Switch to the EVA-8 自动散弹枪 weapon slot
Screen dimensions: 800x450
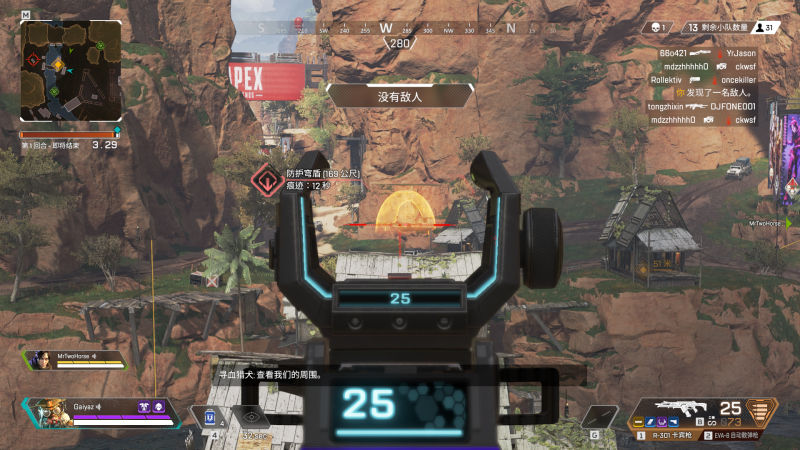click(737, 437)
